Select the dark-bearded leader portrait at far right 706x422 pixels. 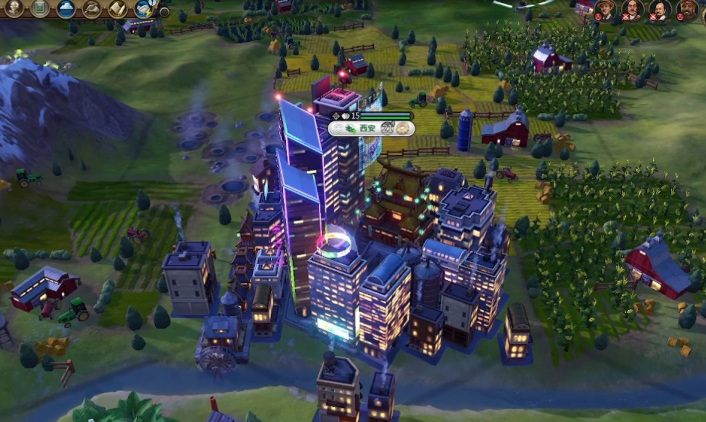click(x=688, y=10)
